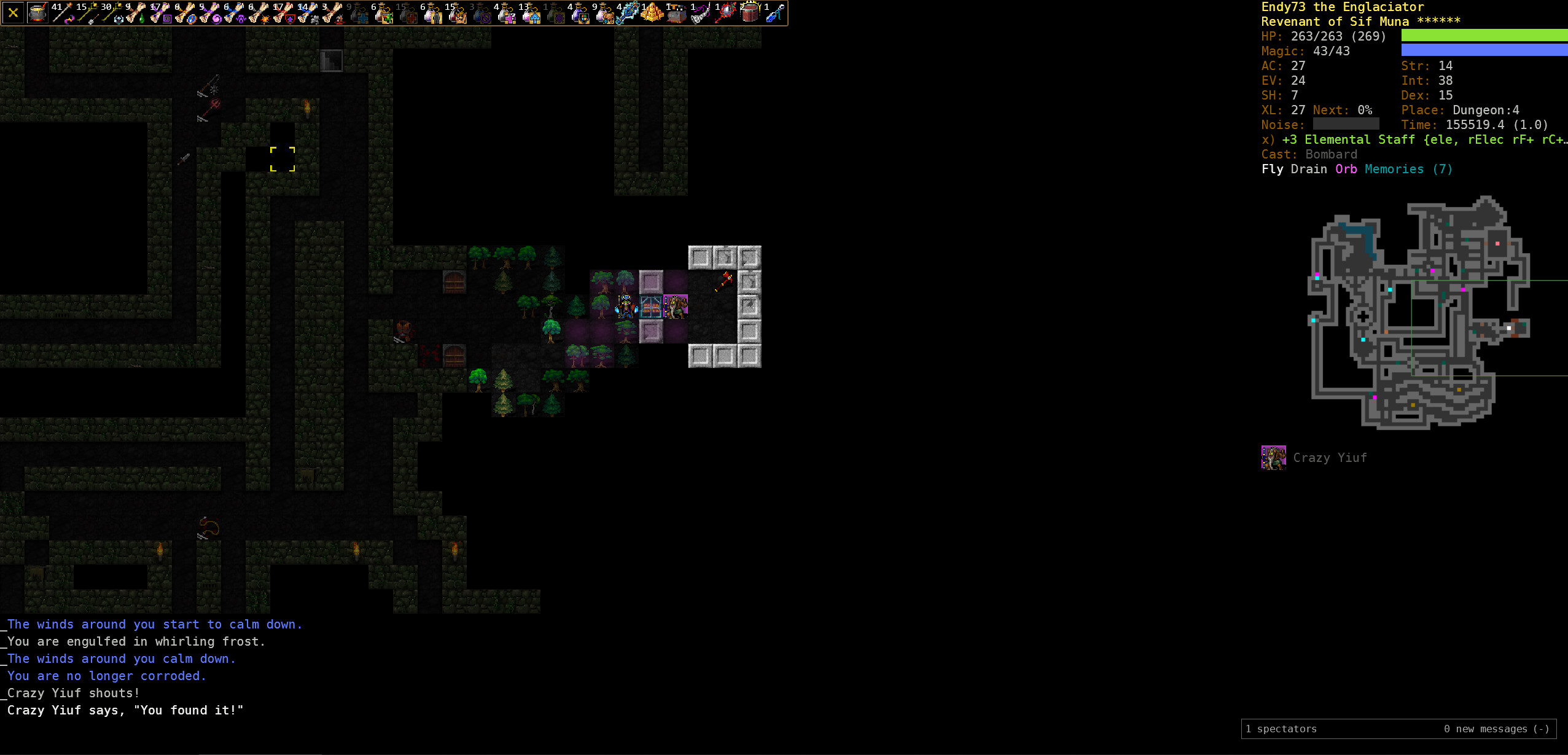Select the golden pyramid item

tap(652, 12)
